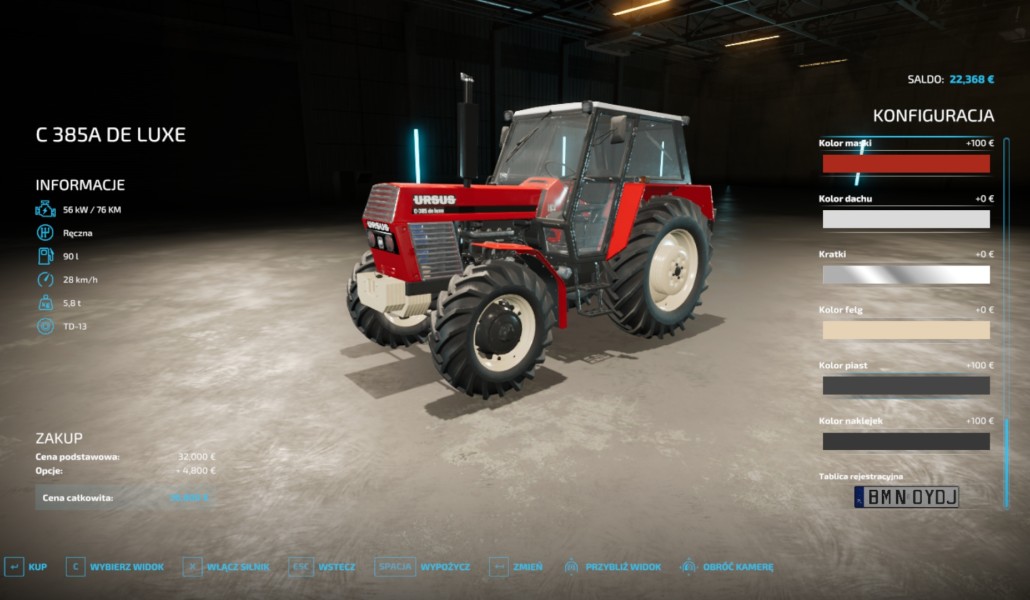Image resolution: width=1030 pixels, height=600 pixels.
Task: Change the Kolor naklejek color bar
Action: click(905, 441)
